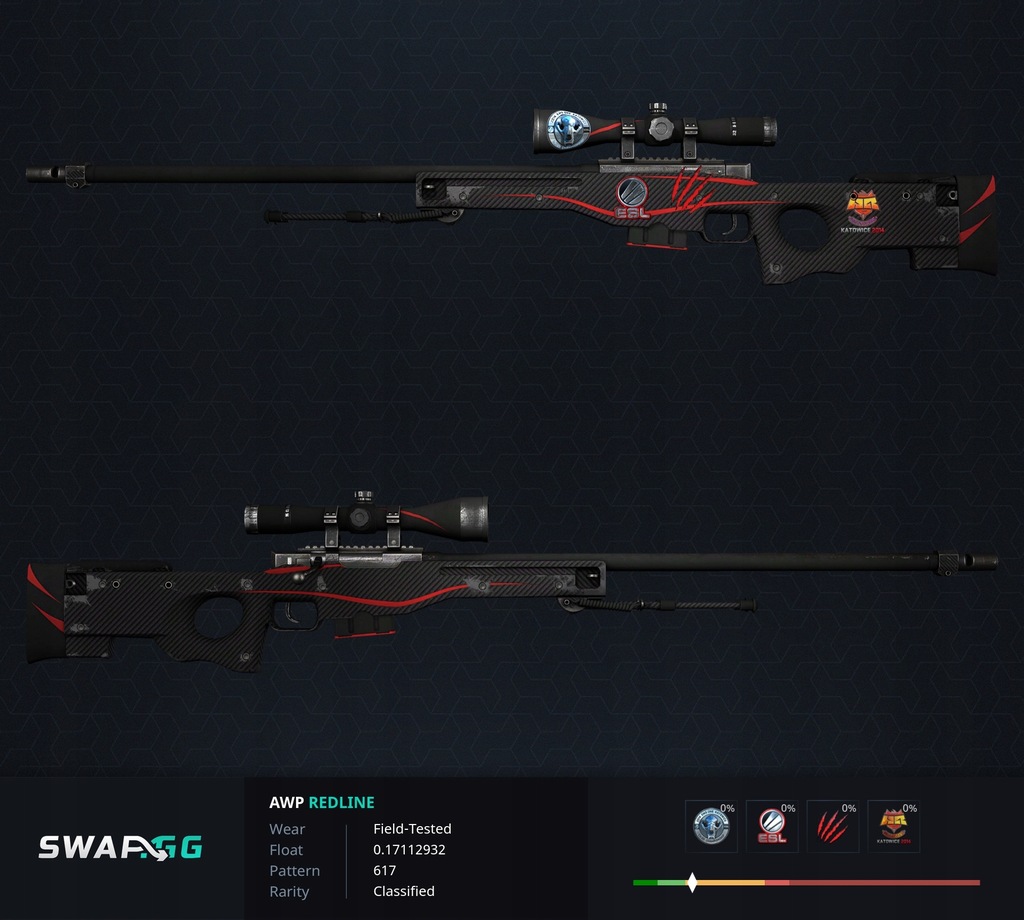Select the blue skull emblem sticker slot

(712, 826)
